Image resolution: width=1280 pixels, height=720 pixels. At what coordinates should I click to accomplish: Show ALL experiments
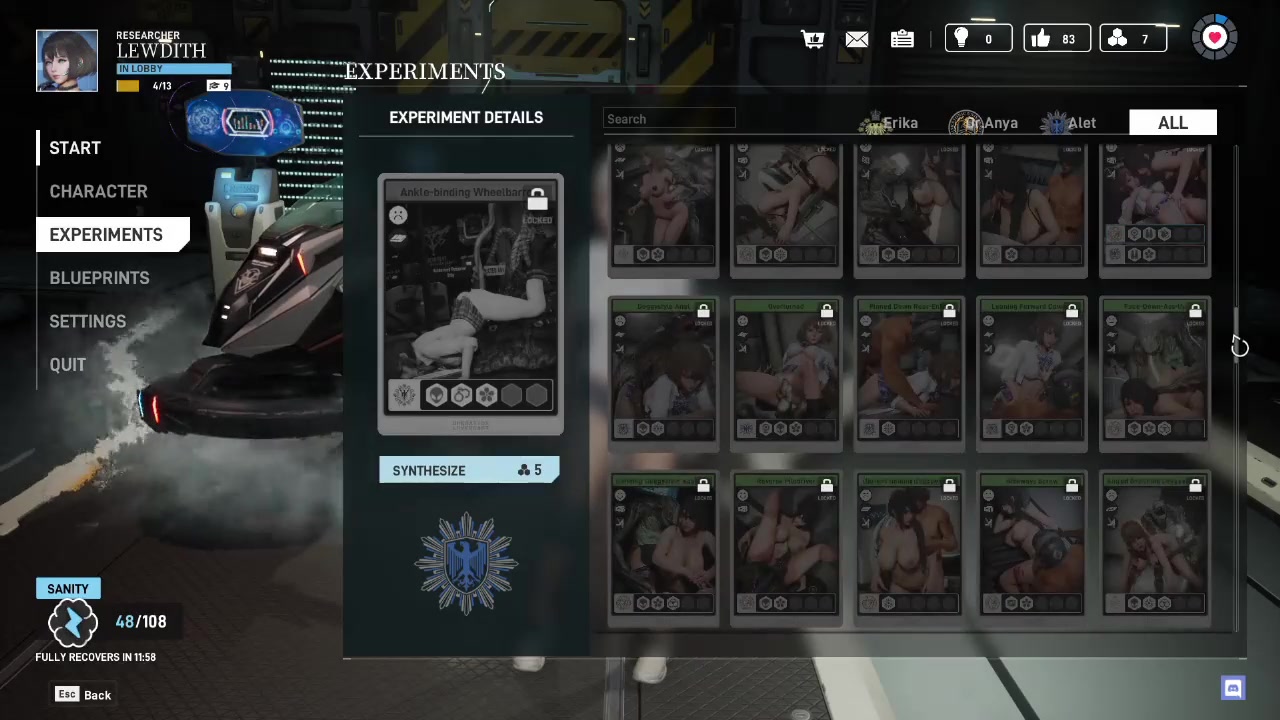1172,123
